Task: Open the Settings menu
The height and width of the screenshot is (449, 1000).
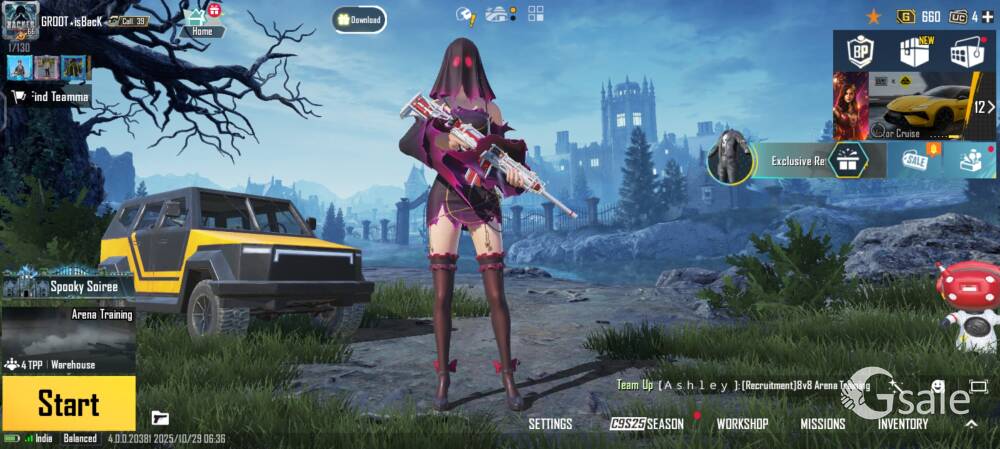Action: pyautogui.click(x=550, y=424)
